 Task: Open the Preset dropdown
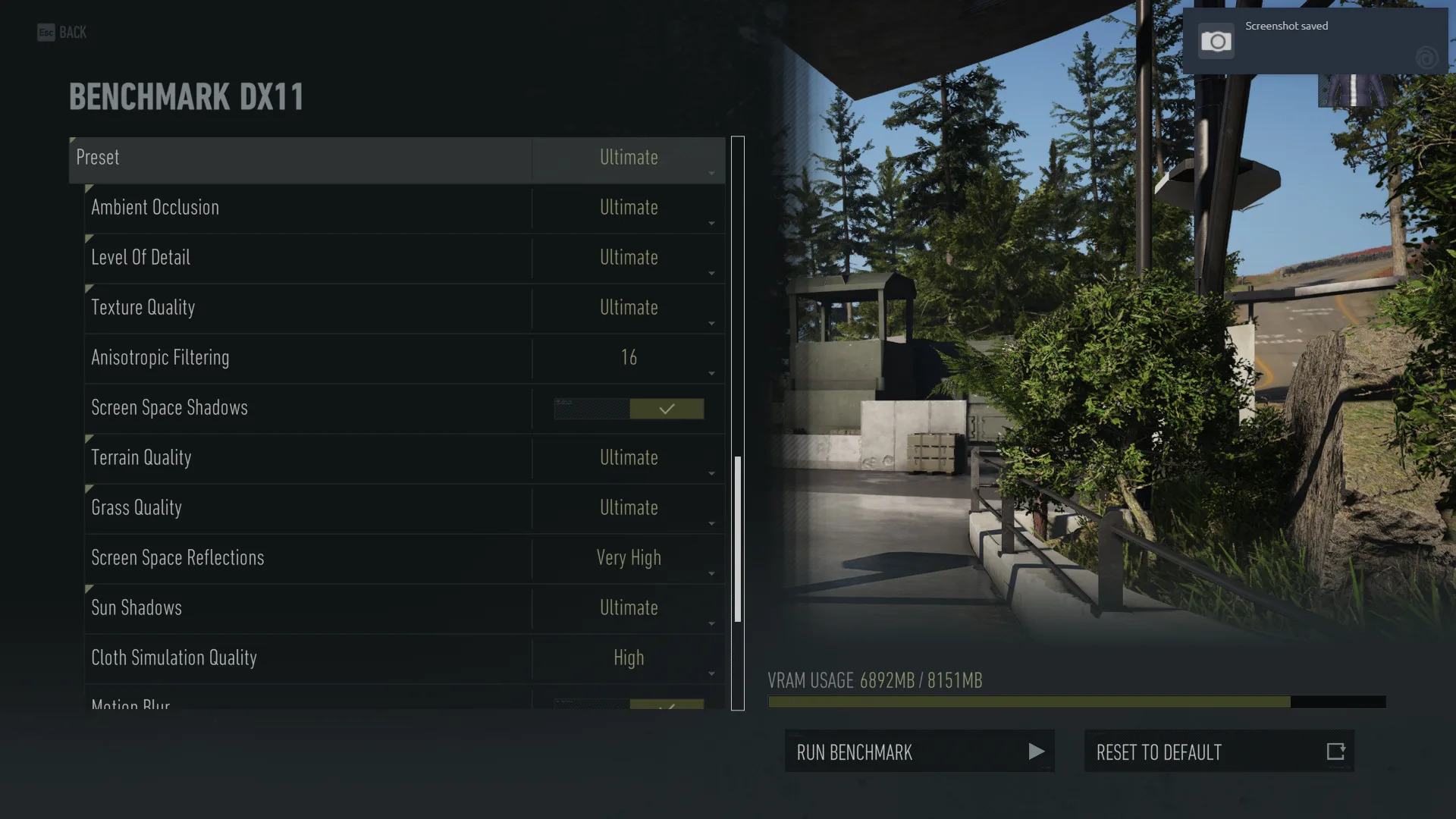(629, 158)
